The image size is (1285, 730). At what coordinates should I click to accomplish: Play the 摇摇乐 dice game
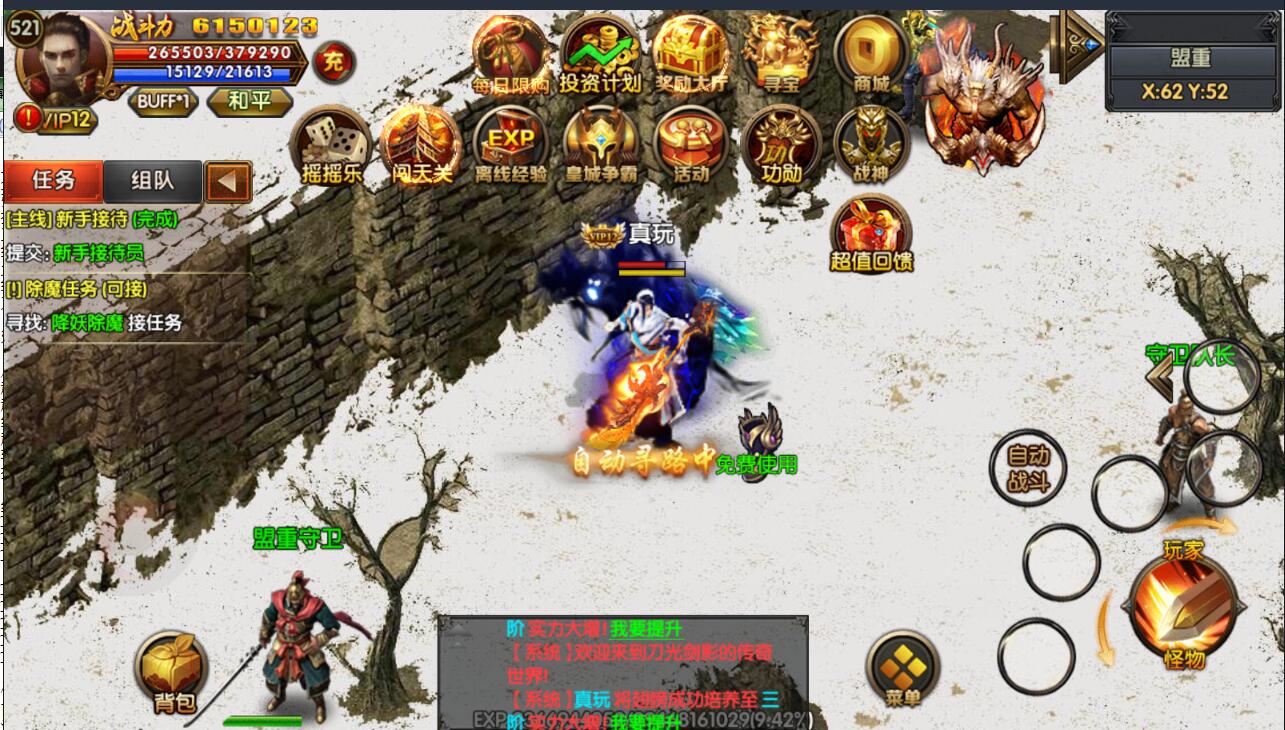330,145
